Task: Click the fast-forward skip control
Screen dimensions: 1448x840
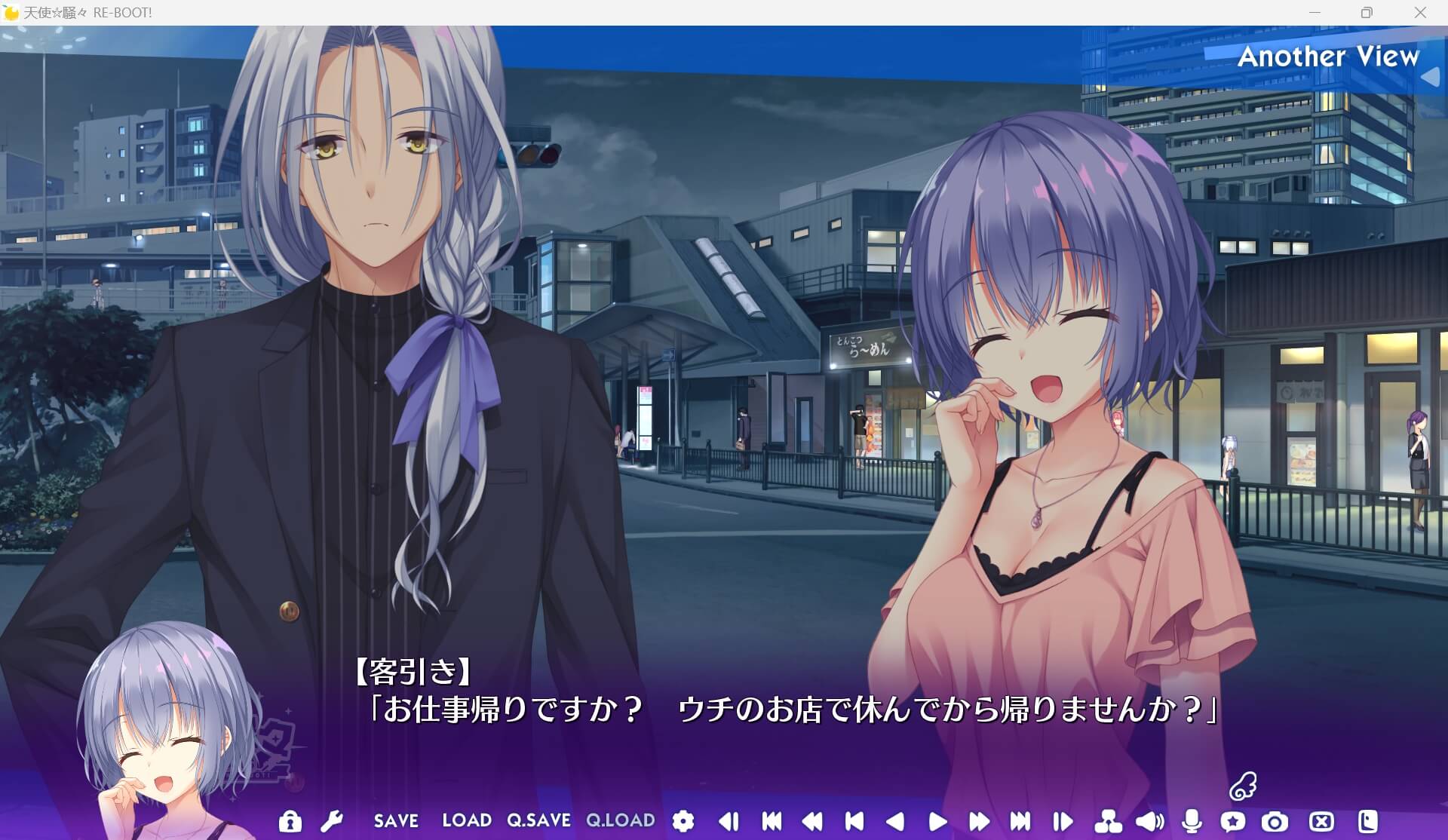Action: click(979, 821)
